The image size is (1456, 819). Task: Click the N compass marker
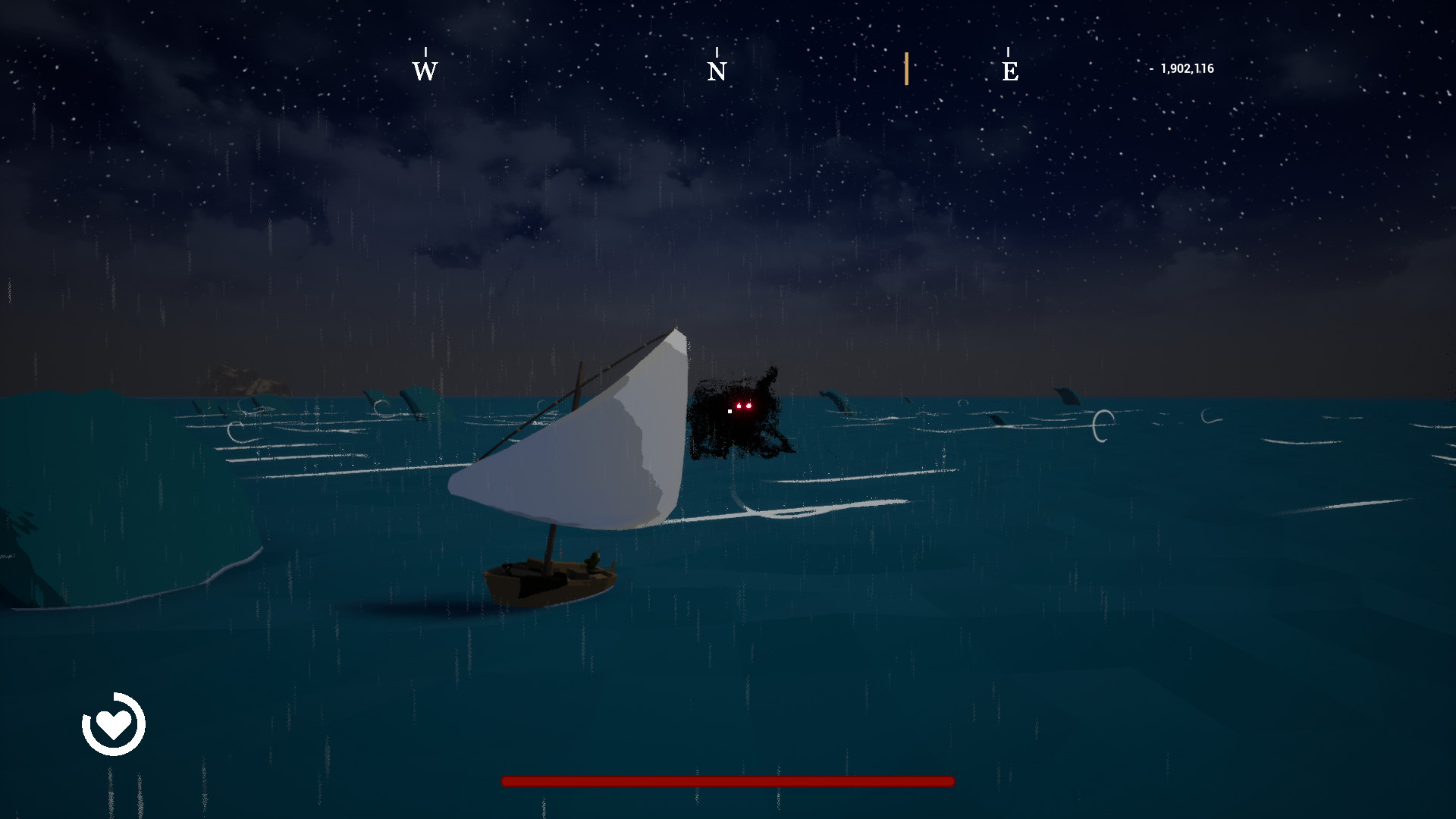[x=716, y=72]
